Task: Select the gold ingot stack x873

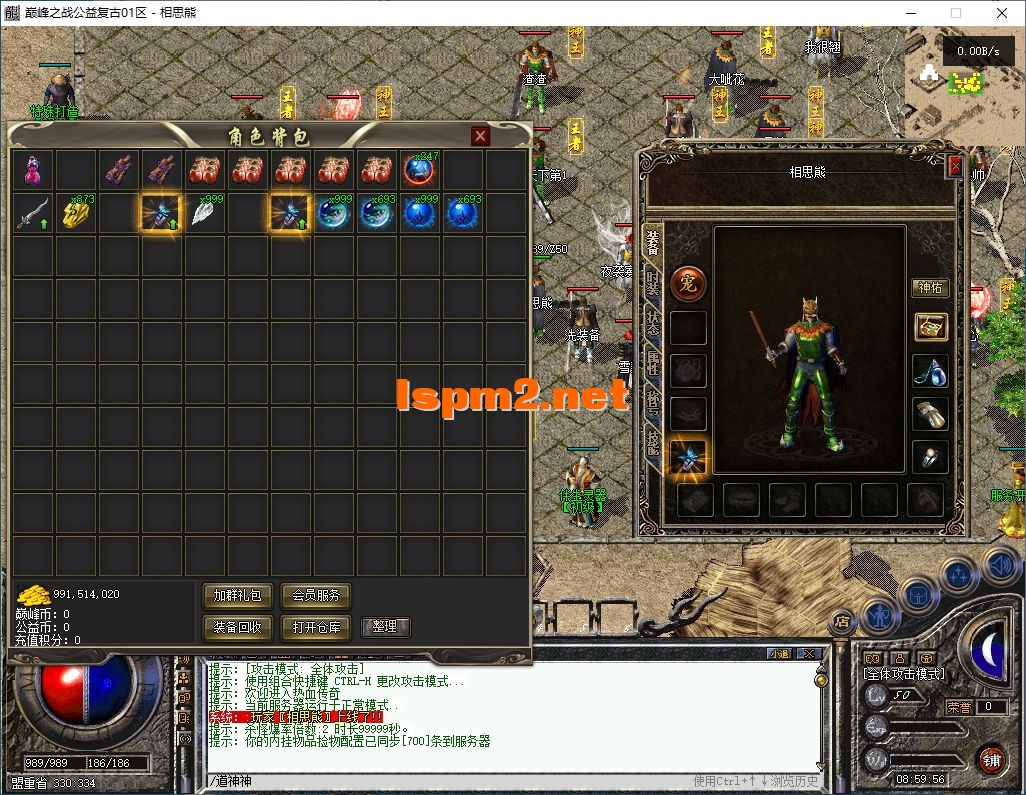Action: pyautogui.click(x=76, y=213)
